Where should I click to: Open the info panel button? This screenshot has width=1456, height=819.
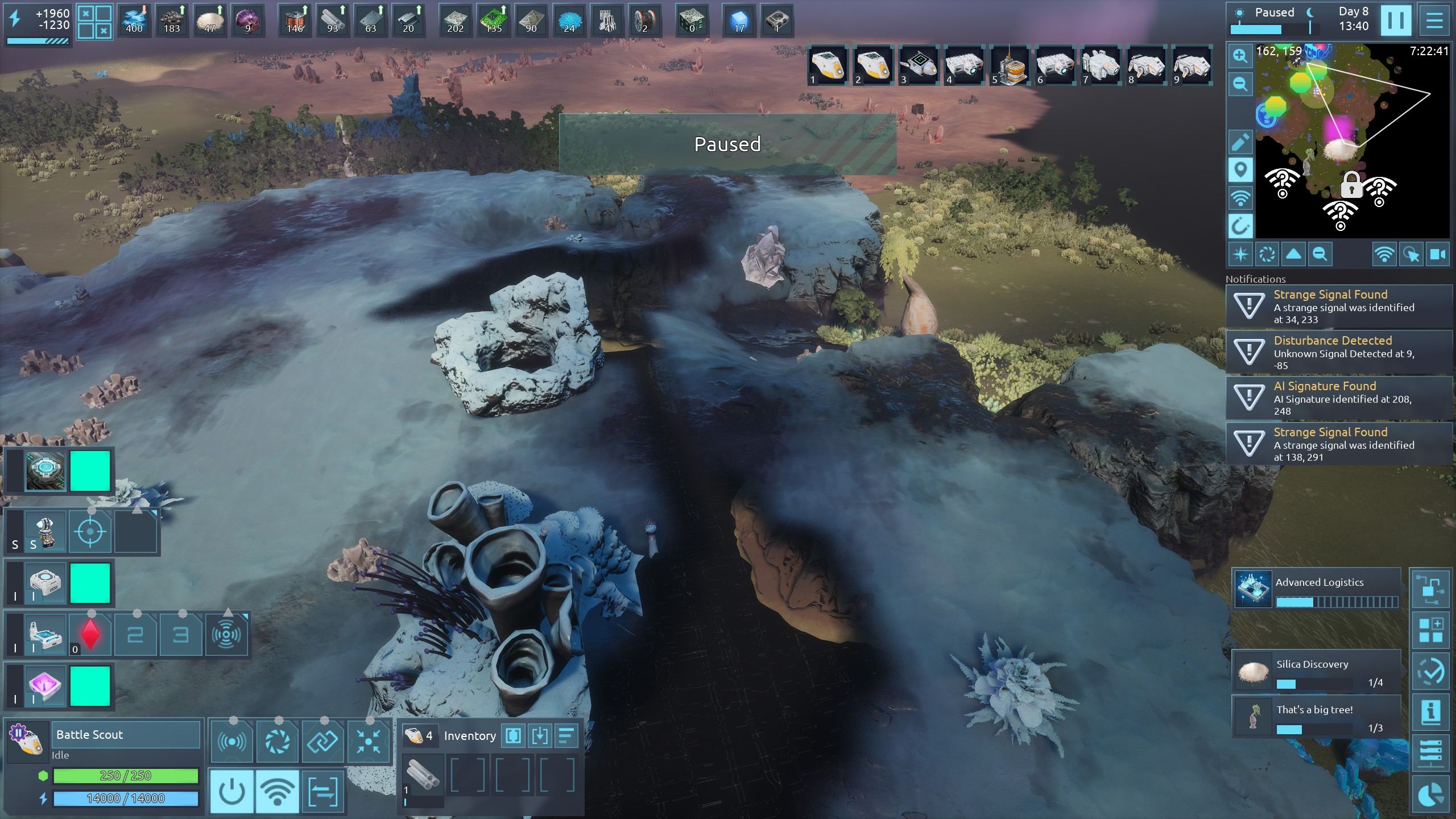point(1430,712)
